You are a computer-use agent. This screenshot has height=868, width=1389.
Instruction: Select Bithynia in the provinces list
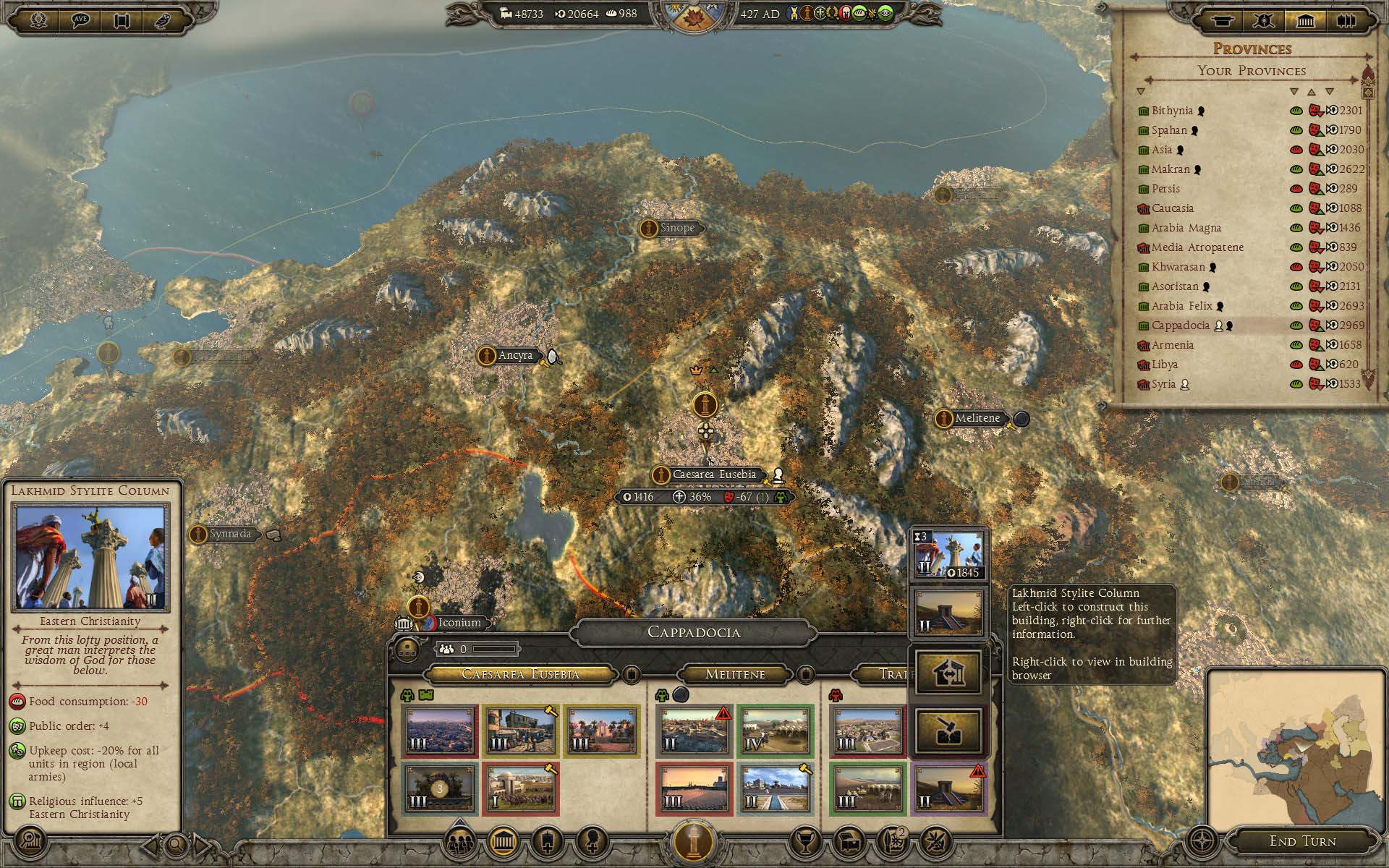(x=1172, y=111)
